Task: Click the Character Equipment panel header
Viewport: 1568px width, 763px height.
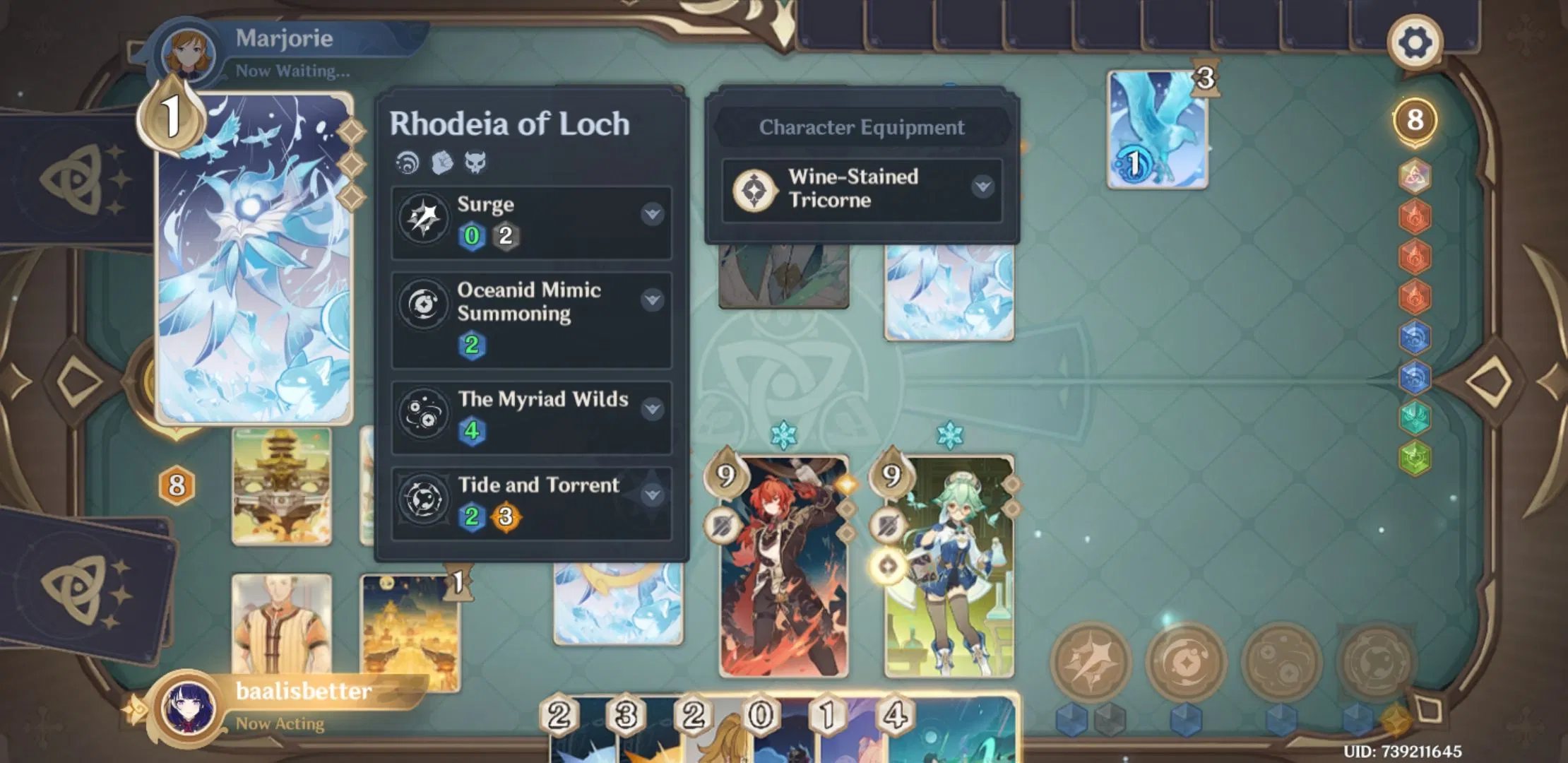Action: point(861,127)
